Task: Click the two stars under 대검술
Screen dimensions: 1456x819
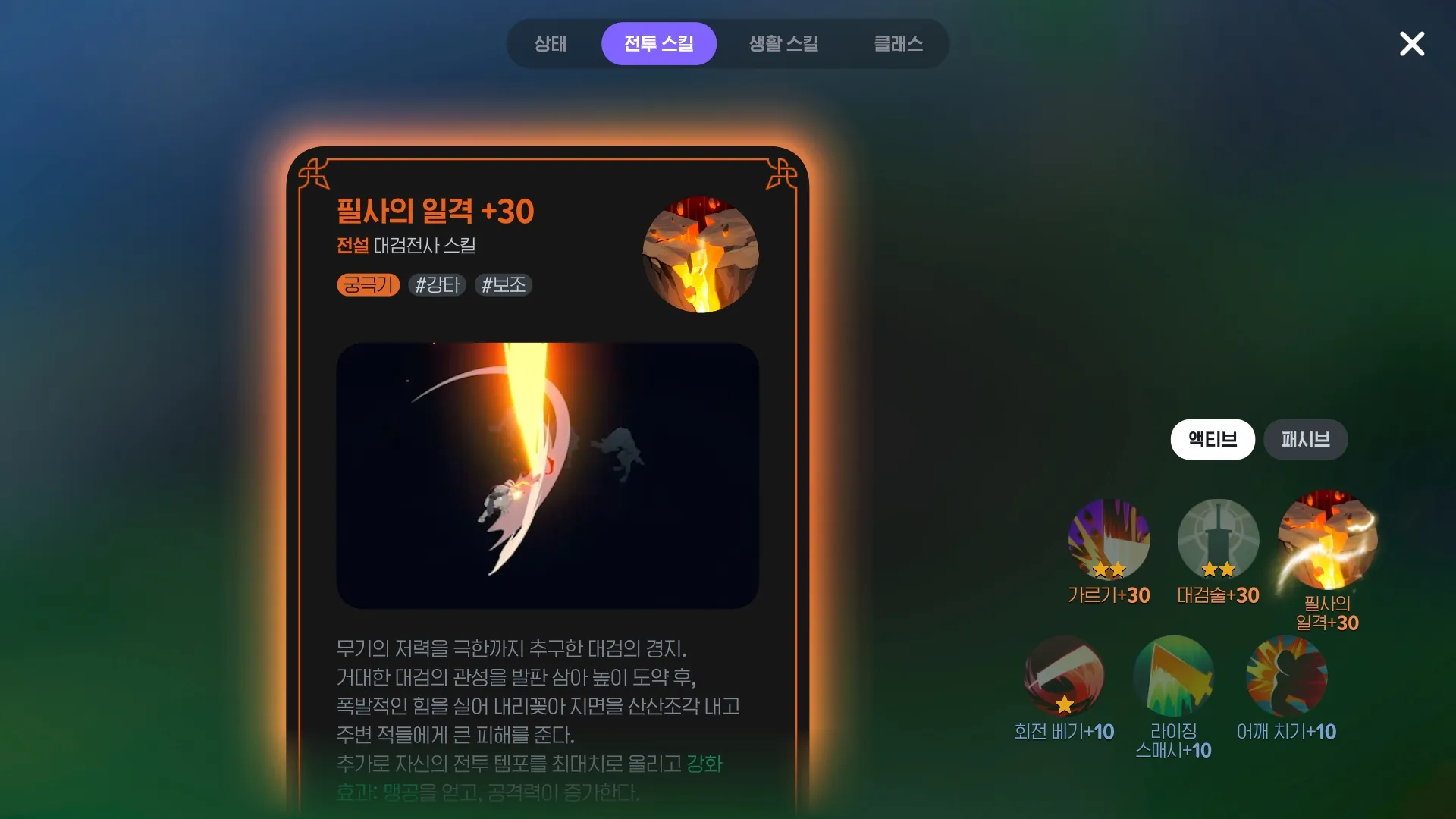Action: point(1217,567)
